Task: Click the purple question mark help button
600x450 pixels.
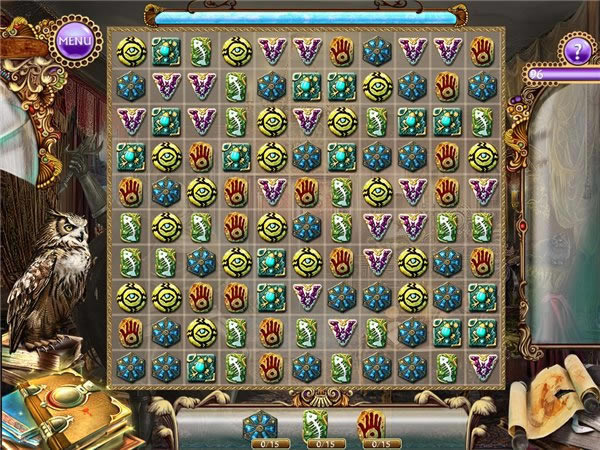Action: 575,51
